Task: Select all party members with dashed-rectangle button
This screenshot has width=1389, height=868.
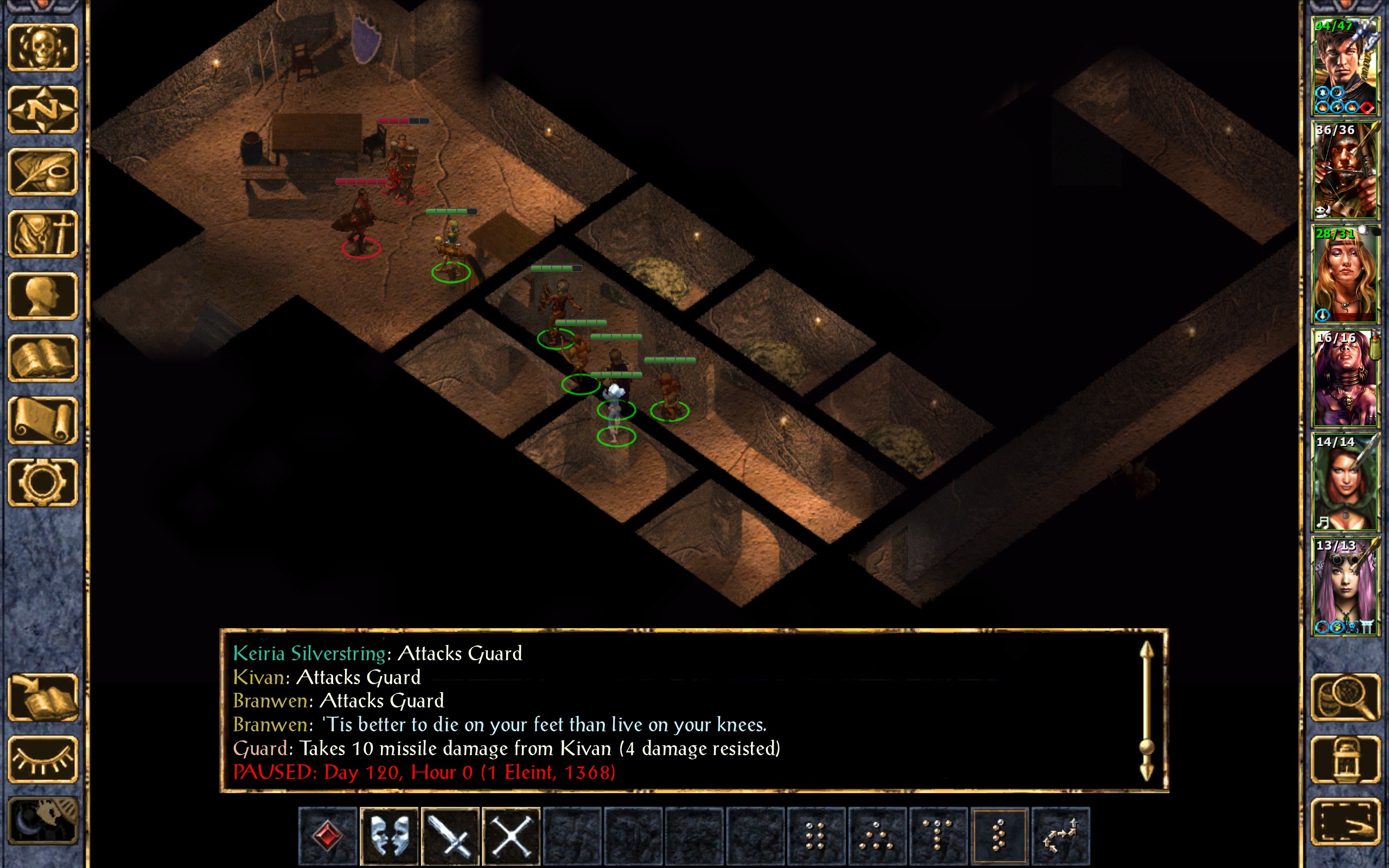Action: pyautogui.click(x=1346, y=821)
